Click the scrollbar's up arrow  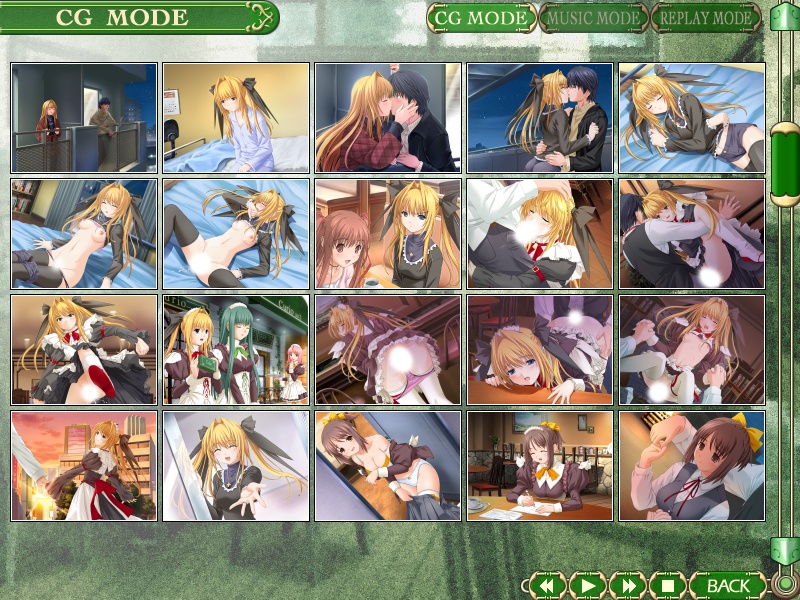pyautogui.click(x=785, y=17)
